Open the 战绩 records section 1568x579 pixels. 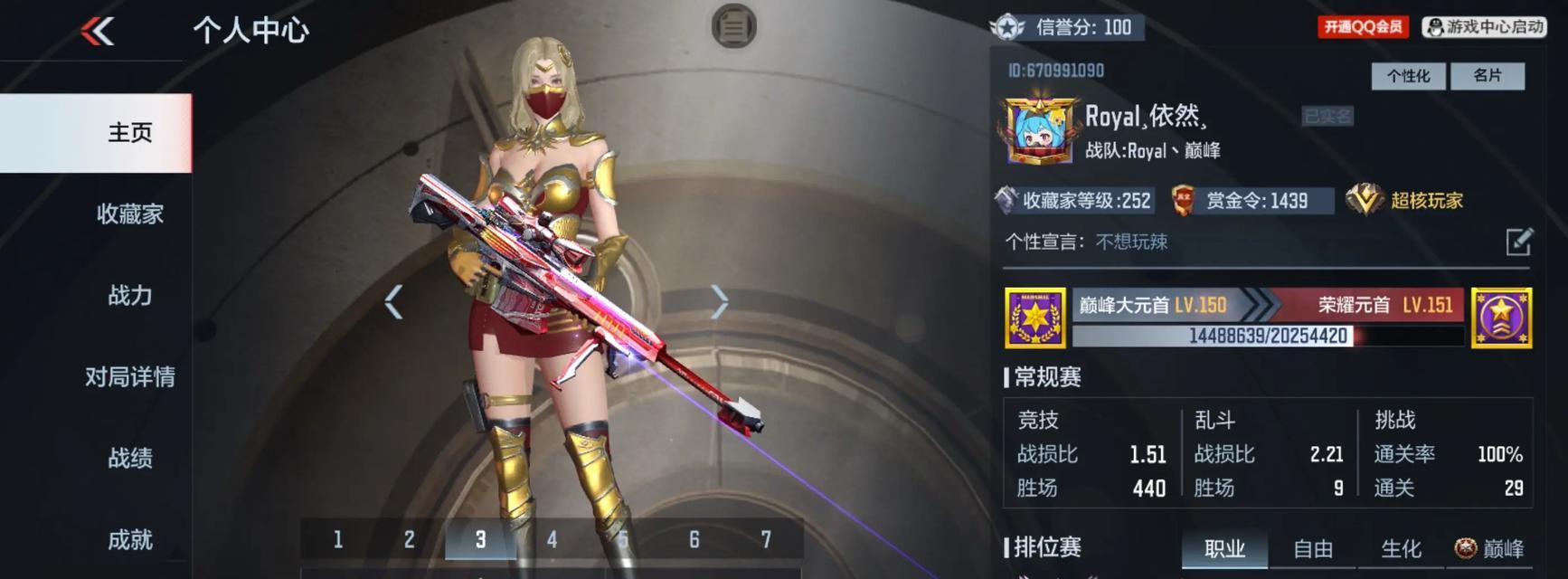pyautogui.click(x=129, y=459)
